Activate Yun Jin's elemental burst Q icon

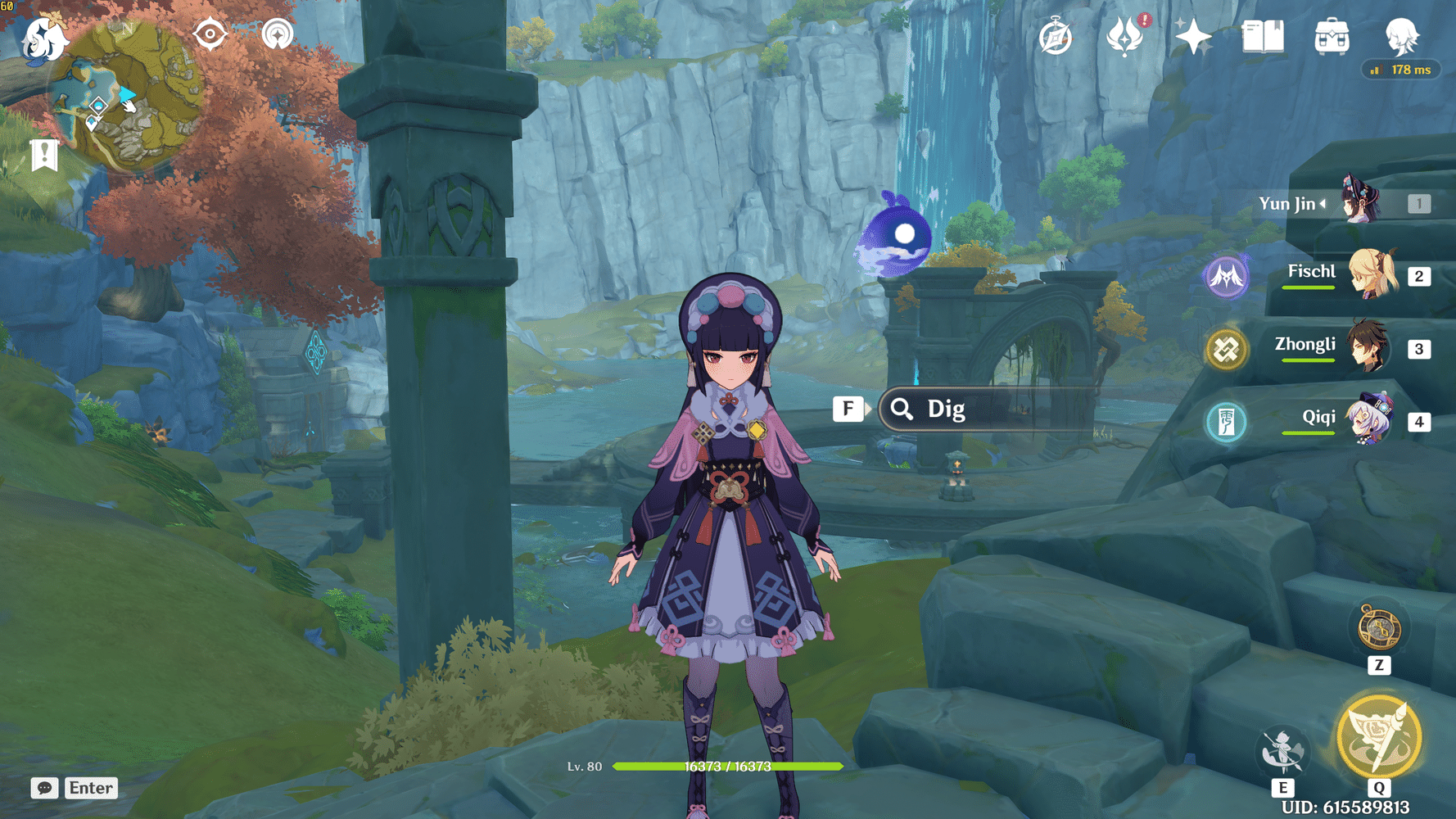click(1377, 735)
